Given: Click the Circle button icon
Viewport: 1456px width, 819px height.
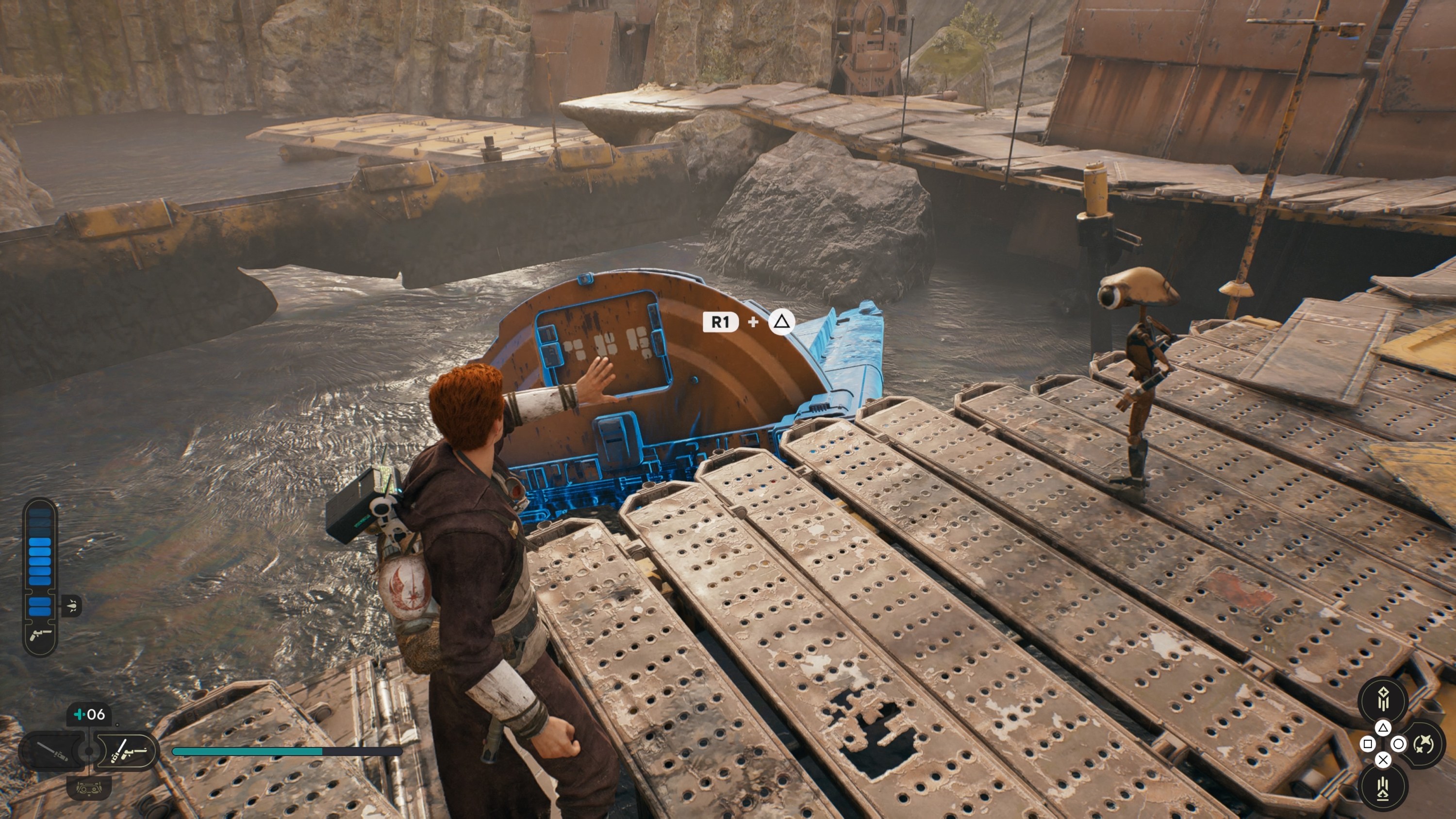Looking at the screenshot, I should click(1400, 743).
